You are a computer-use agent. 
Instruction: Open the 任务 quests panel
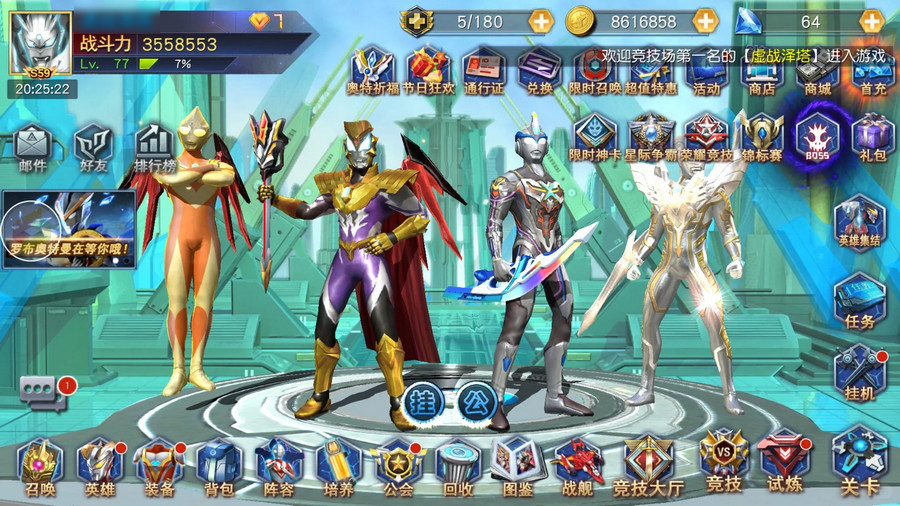point(860,301)
